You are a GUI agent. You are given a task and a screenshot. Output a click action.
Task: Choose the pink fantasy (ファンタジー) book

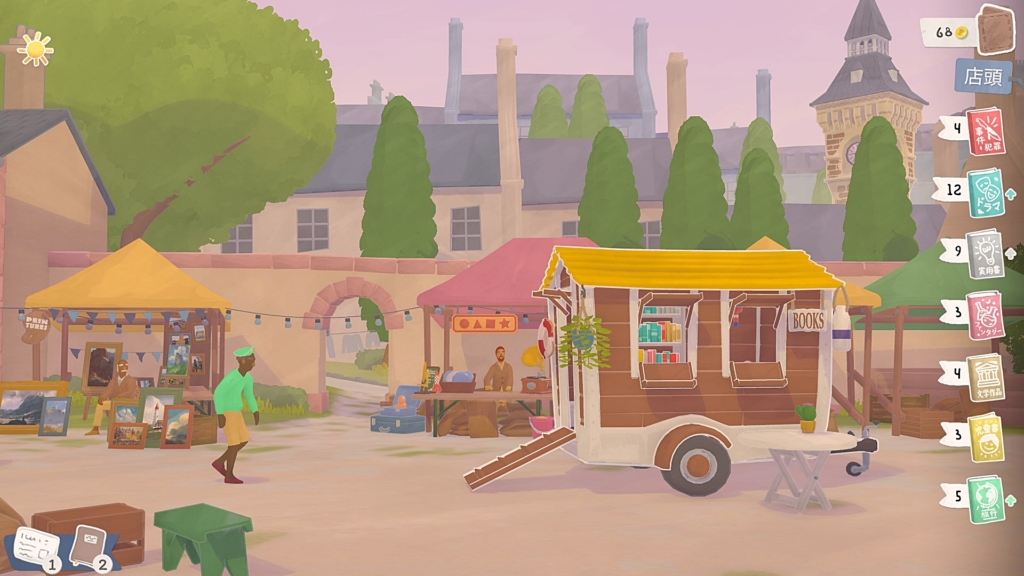click(x=985, y=316)
